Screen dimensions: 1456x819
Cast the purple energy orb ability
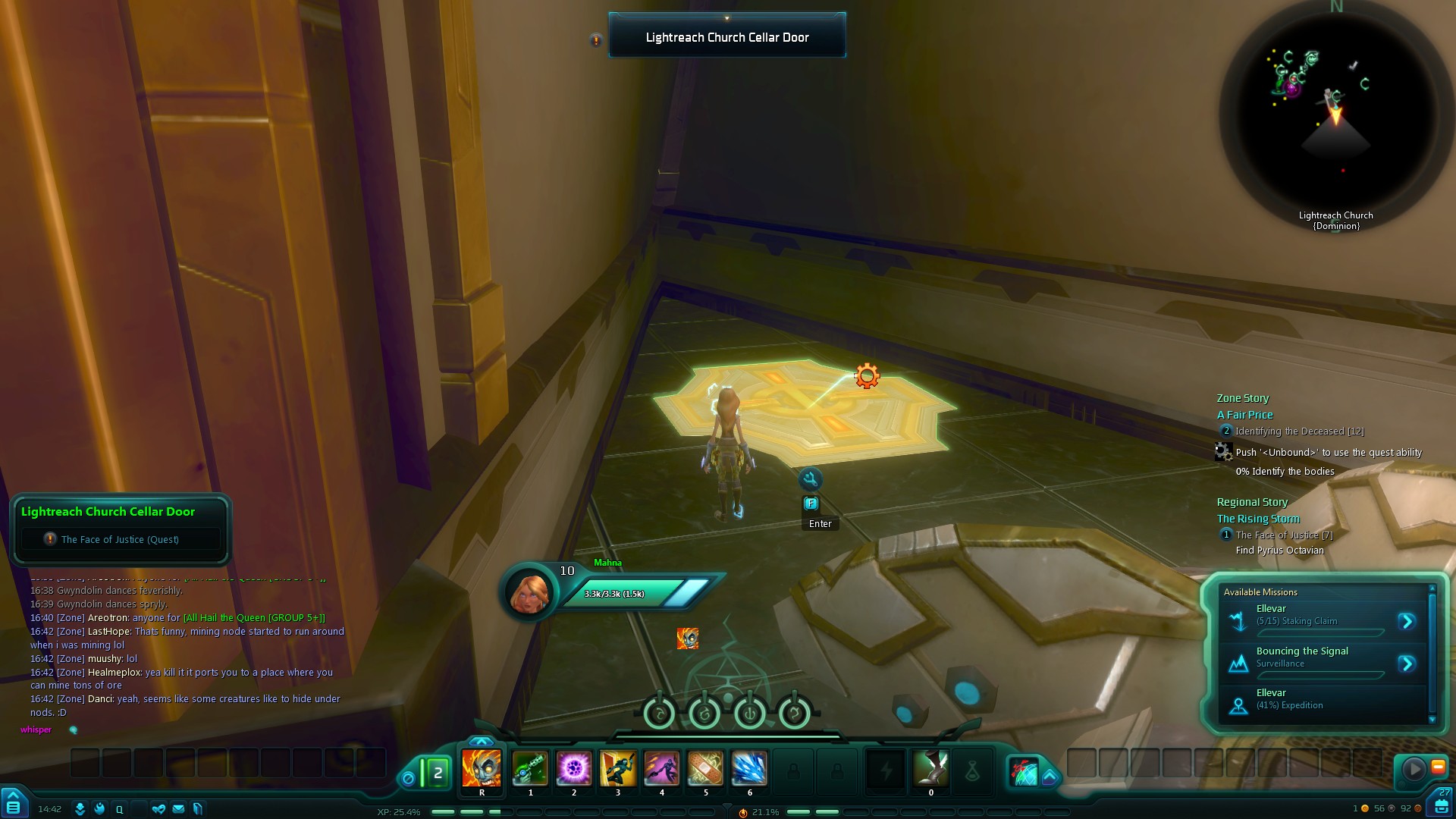point(574,769)
